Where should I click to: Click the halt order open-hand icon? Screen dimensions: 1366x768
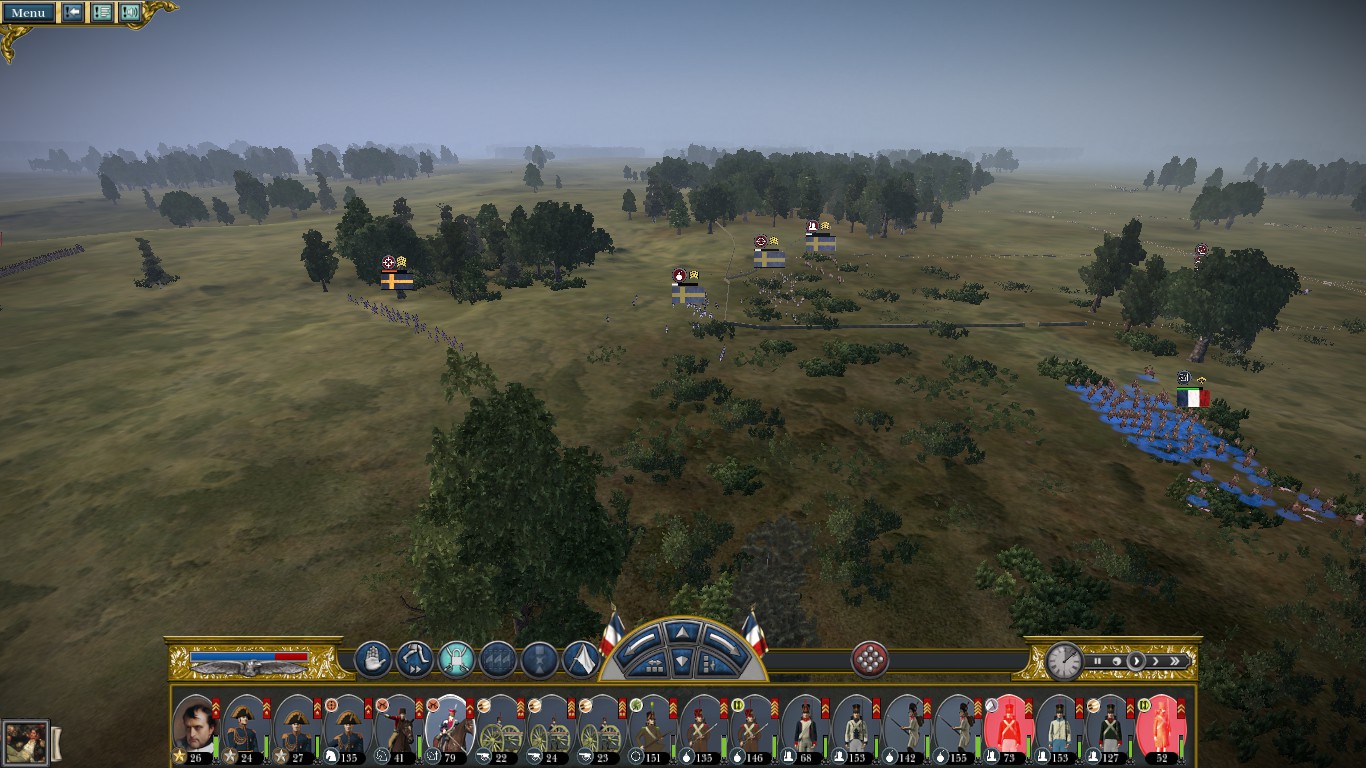click(373, 659)
